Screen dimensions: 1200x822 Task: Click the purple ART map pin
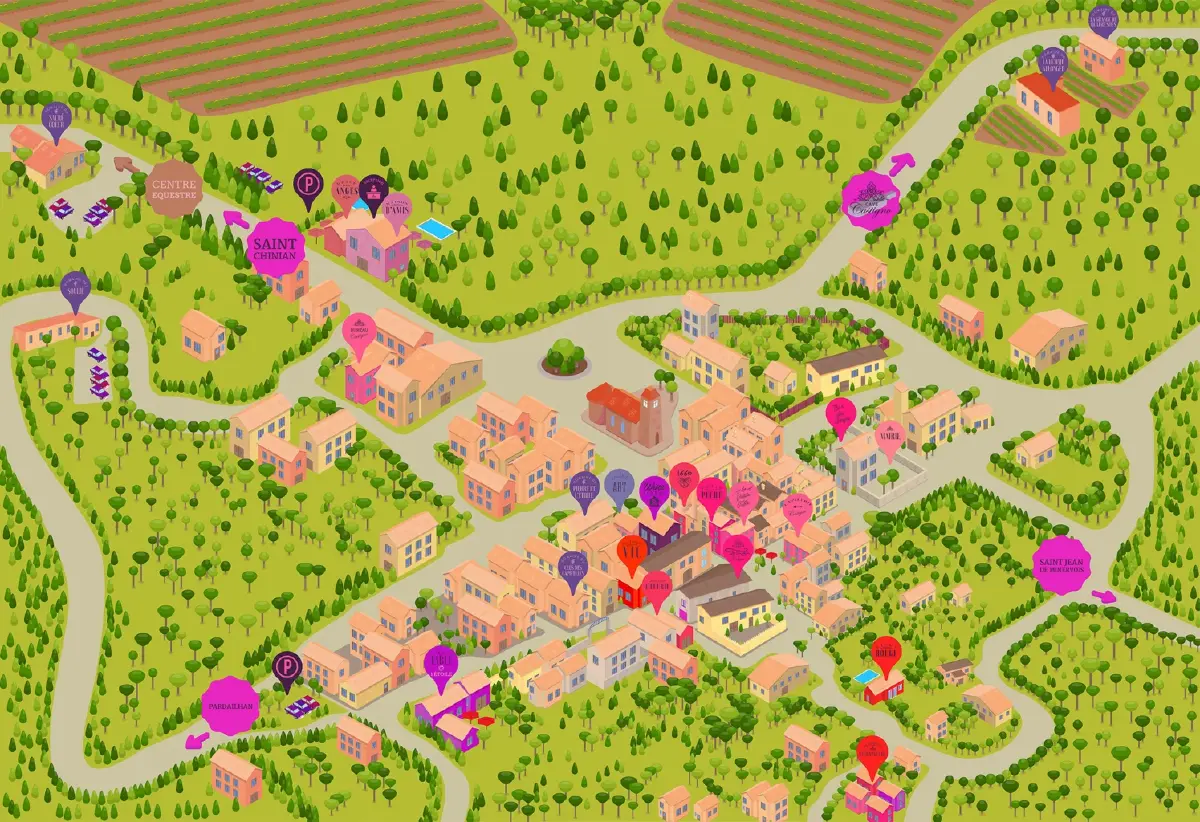[620, 487]
